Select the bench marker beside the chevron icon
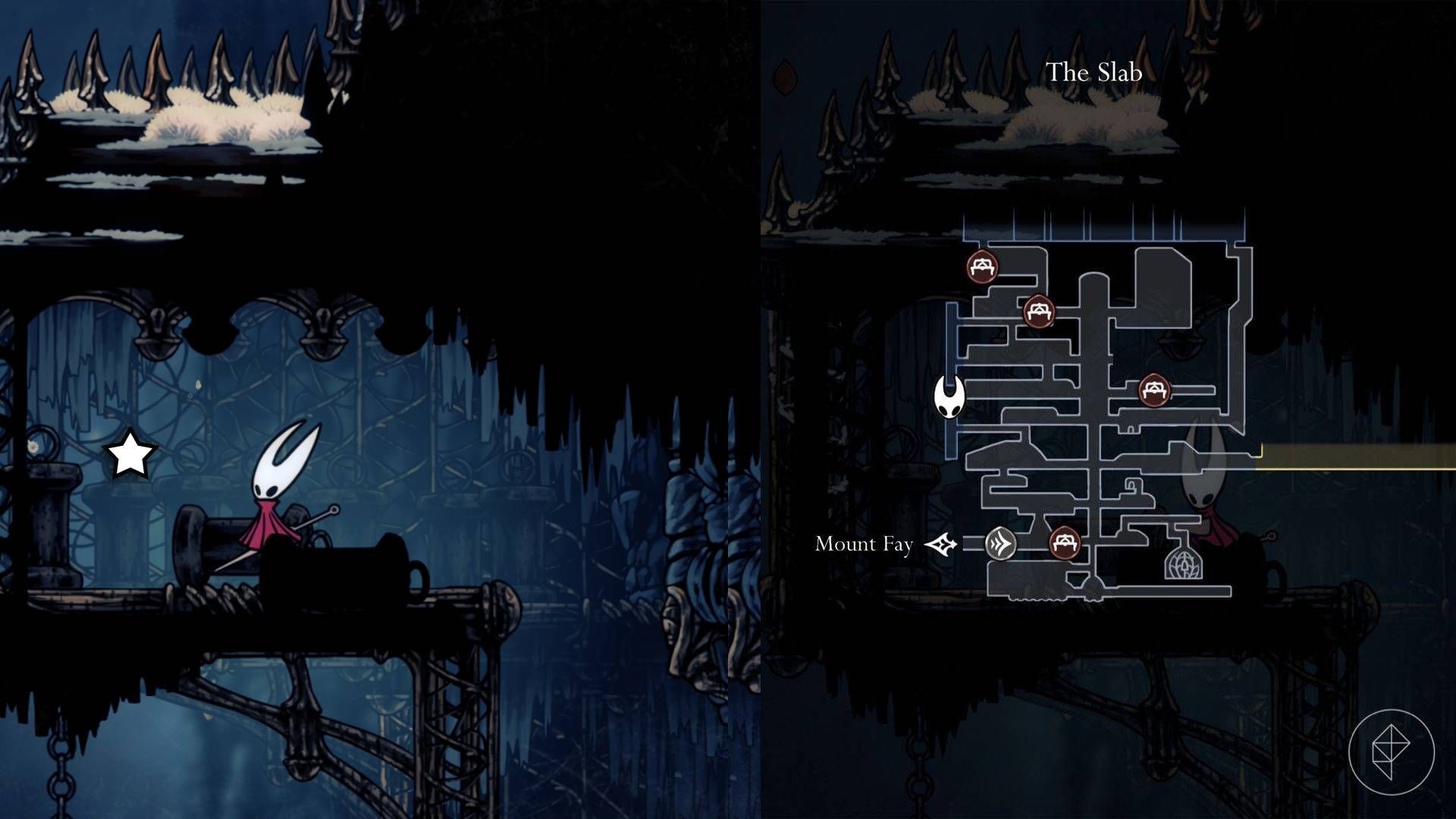This screenshot has width=1456, height=819. 1064,543
